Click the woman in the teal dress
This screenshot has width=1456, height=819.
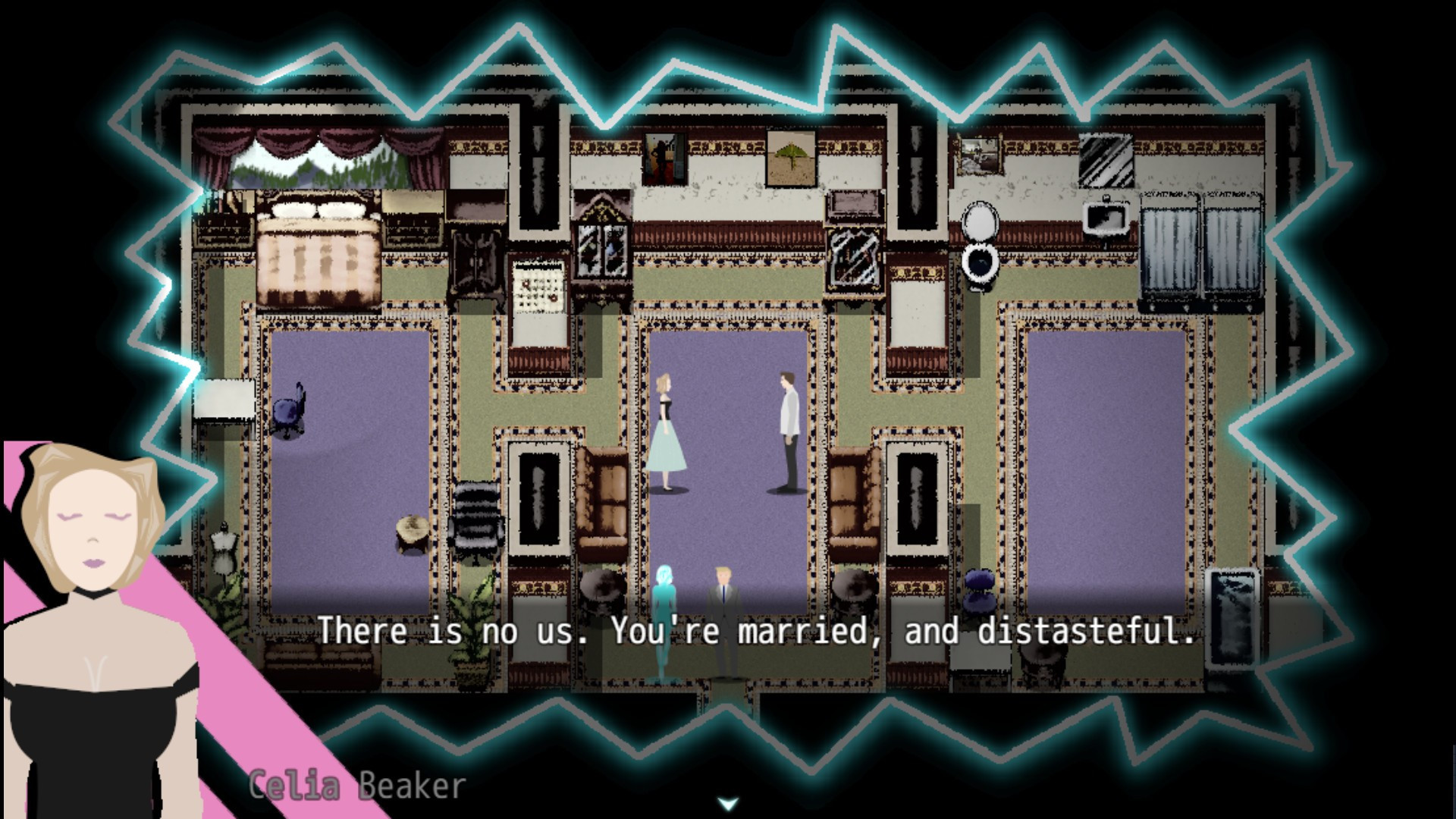pos(666,432)
